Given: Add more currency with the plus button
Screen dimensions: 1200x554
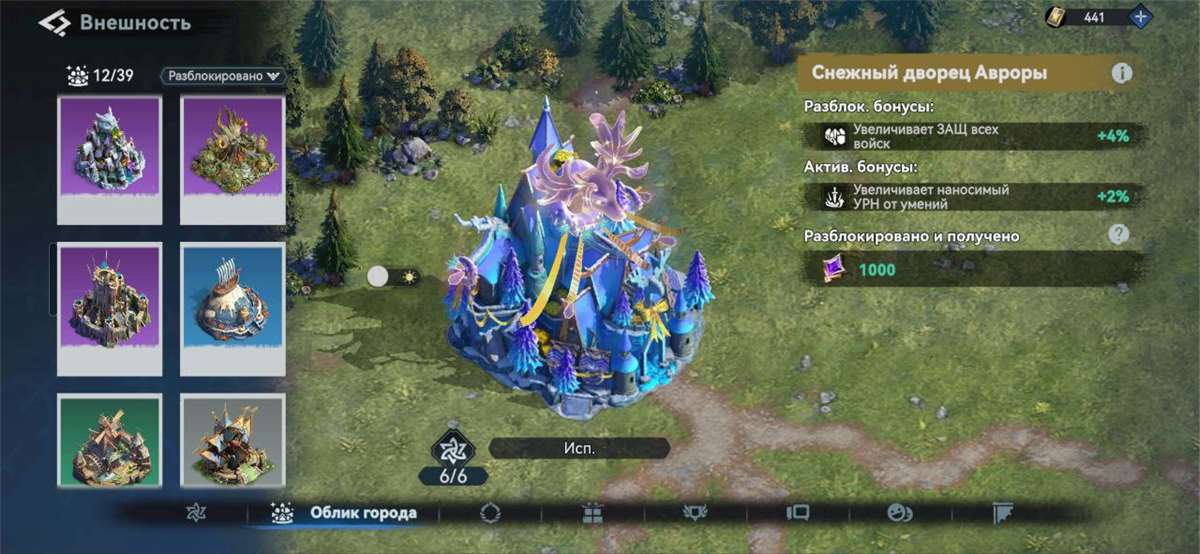Looking at the screenshot, I should click(x=1141, y=17).
